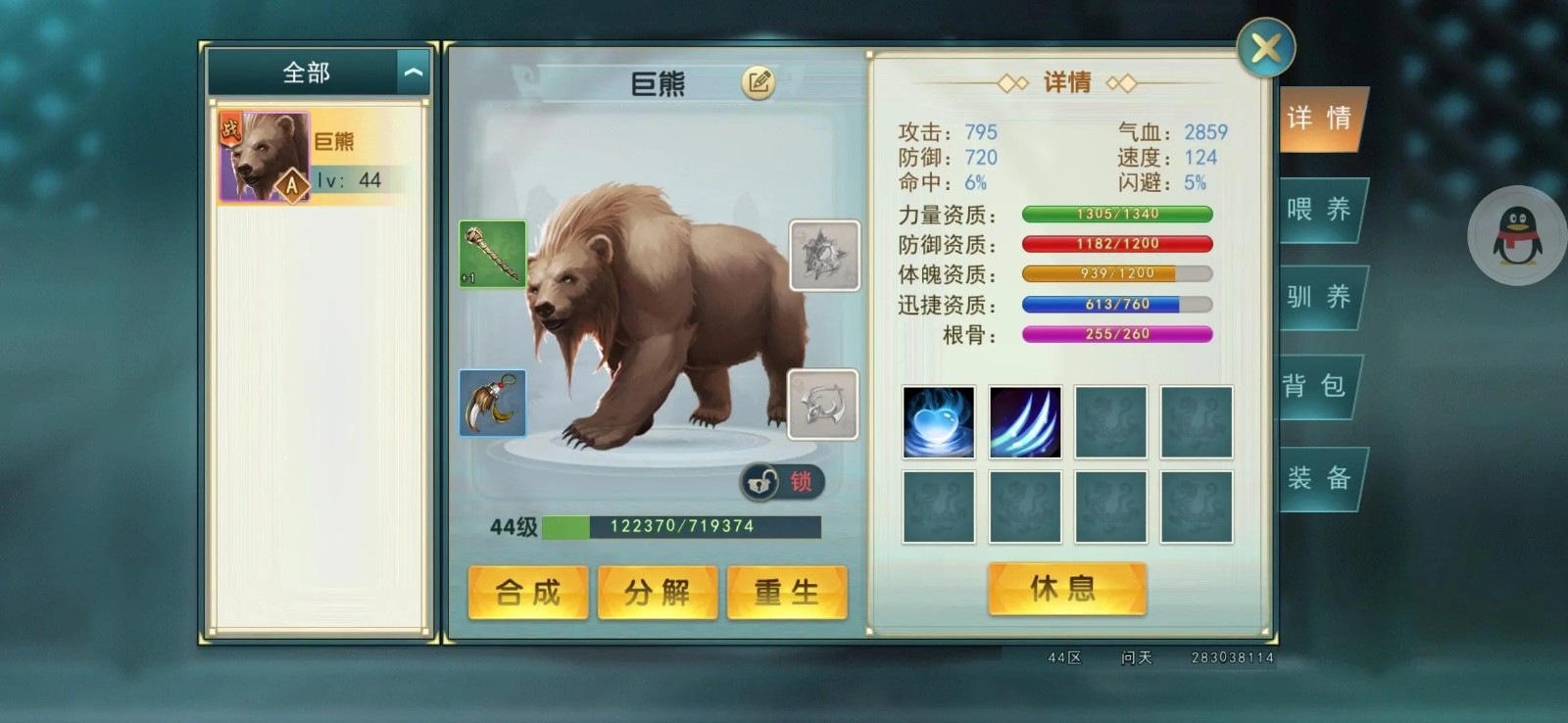Close the pet window with the X button
Screen dimensions: 1568x723
1266,45
